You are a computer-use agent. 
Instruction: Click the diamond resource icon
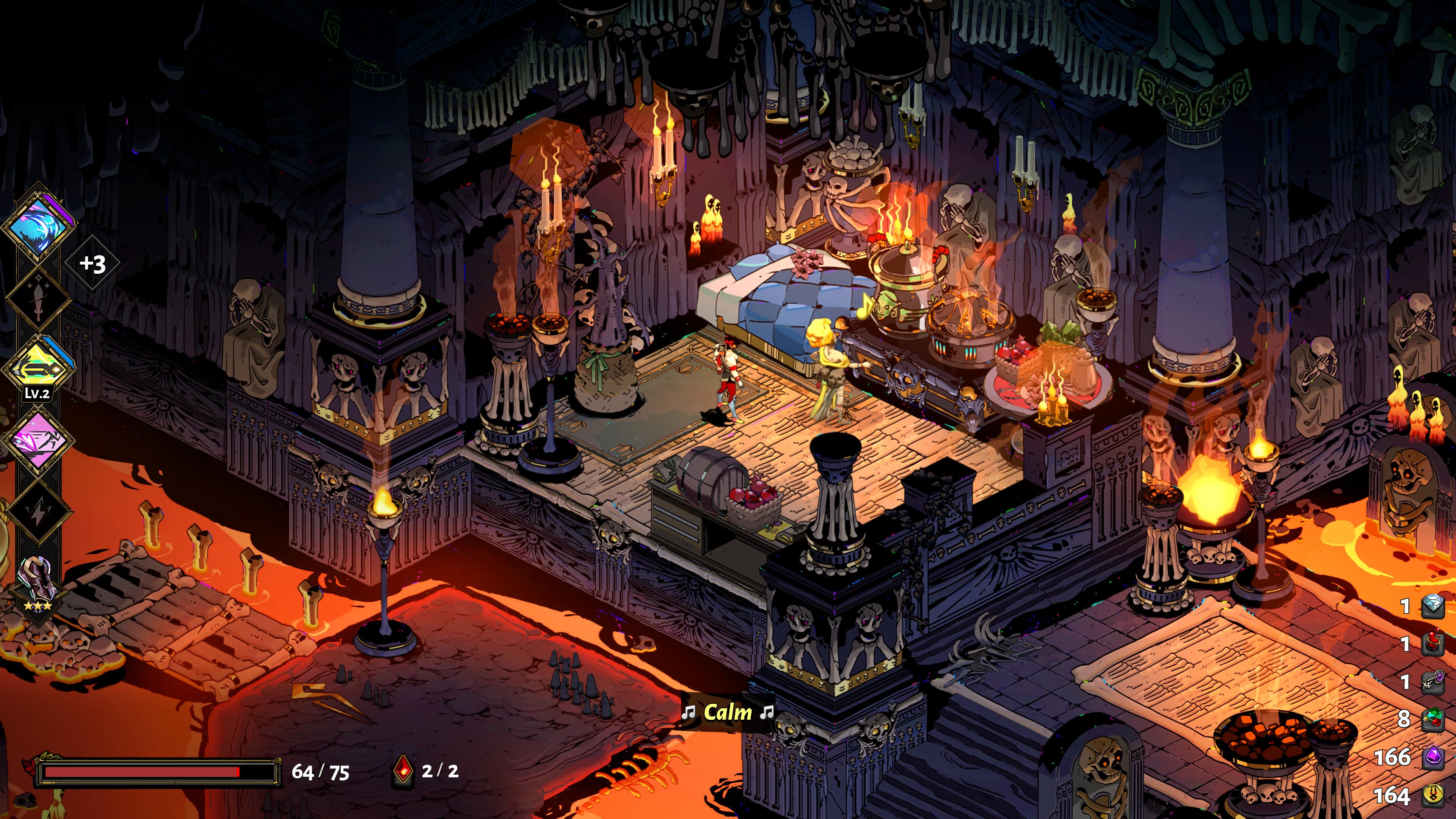pyautogui.click(x=1433, y=606)
